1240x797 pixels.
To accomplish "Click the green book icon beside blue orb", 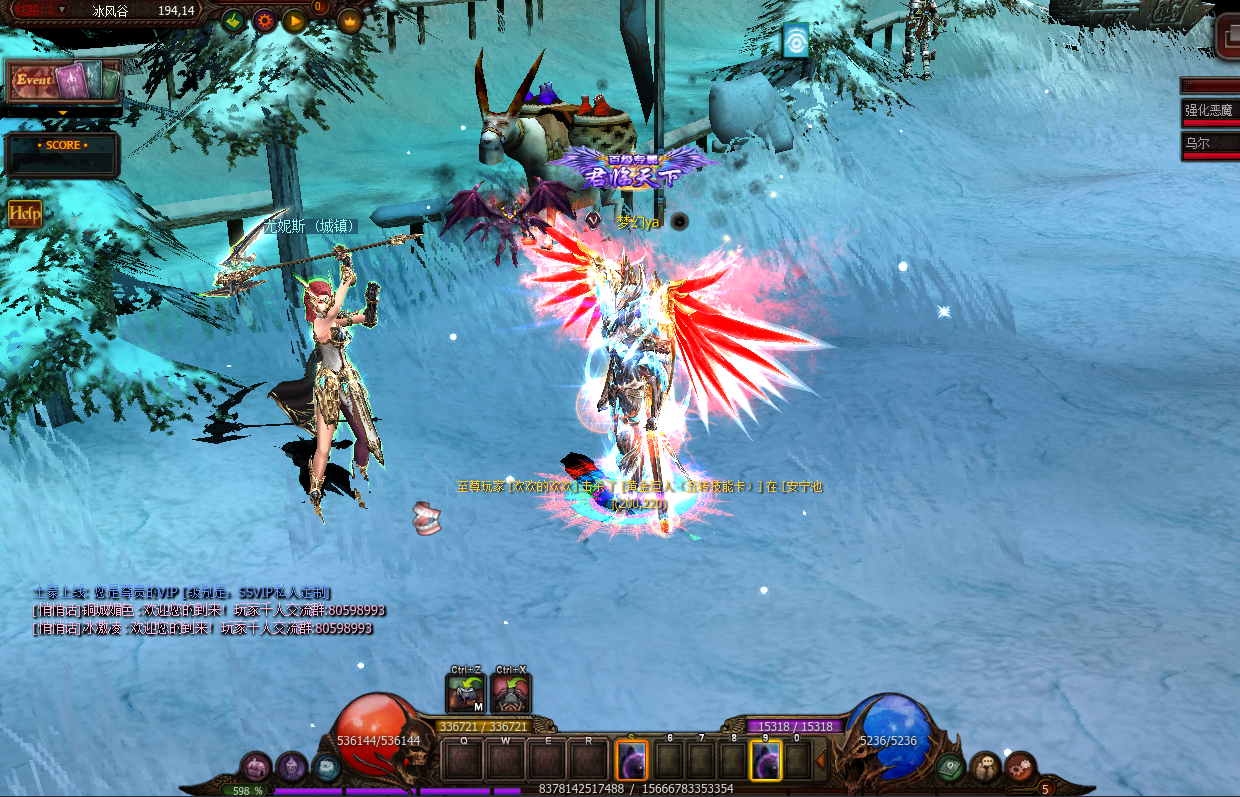I will pyautogui.click(x=950, y=767).
